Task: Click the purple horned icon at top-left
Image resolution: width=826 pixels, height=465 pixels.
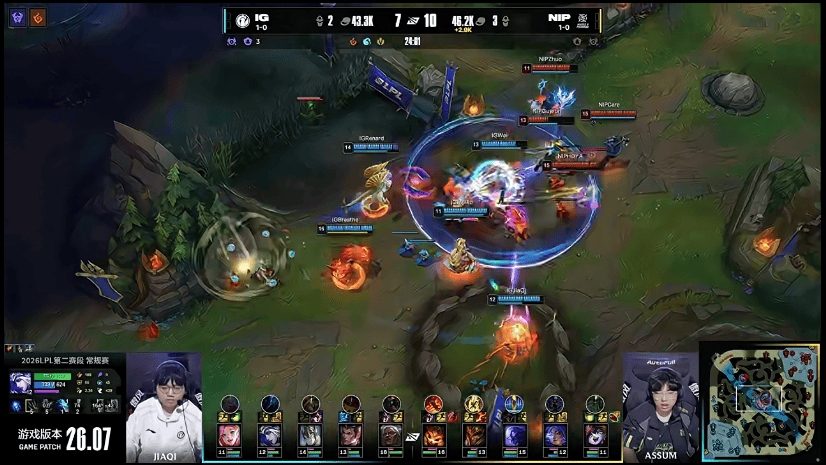Action: pyautogui.click(x=17, y=17)
